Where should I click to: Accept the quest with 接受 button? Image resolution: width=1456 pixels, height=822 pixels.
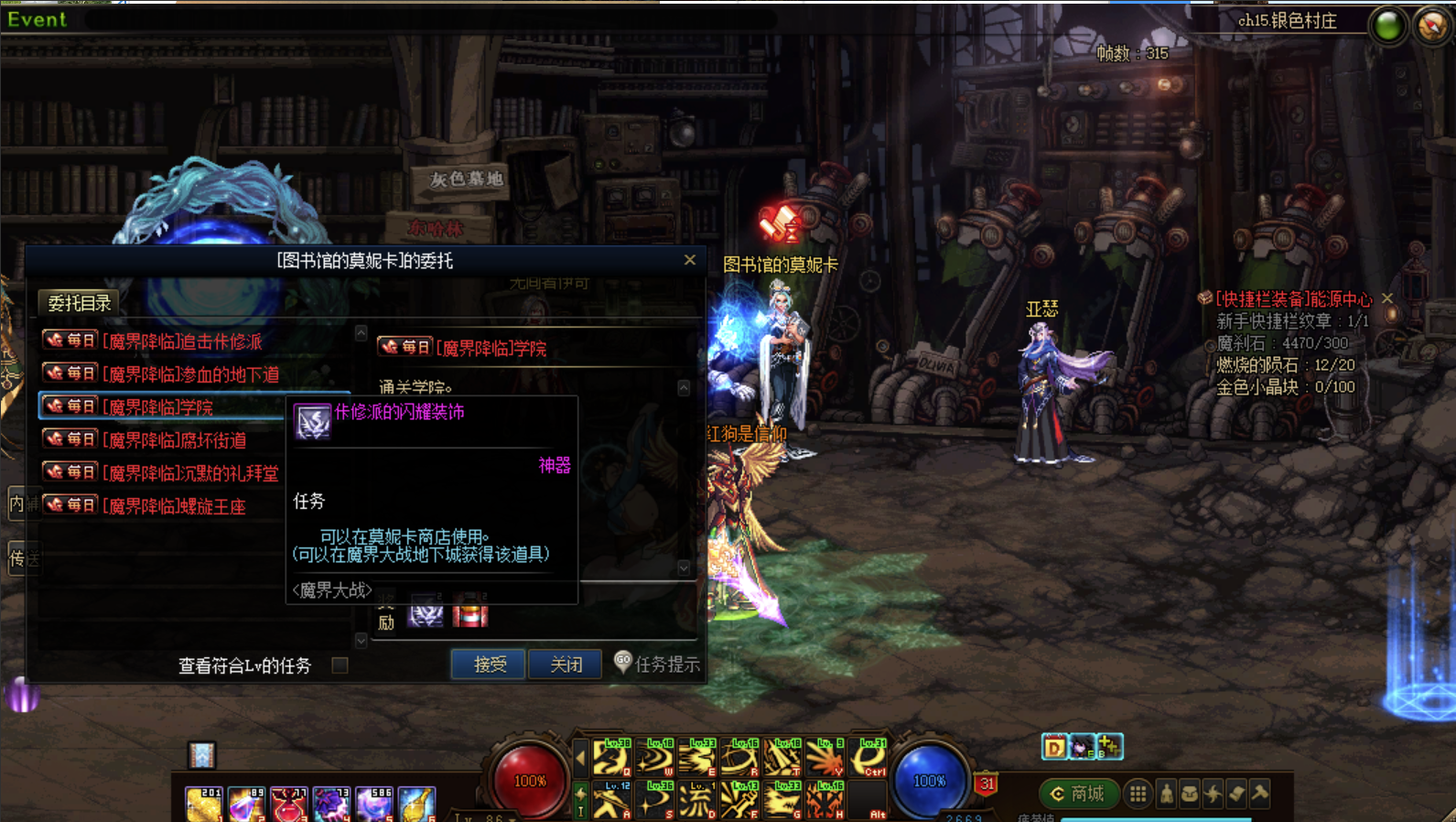tap(489, 664)
